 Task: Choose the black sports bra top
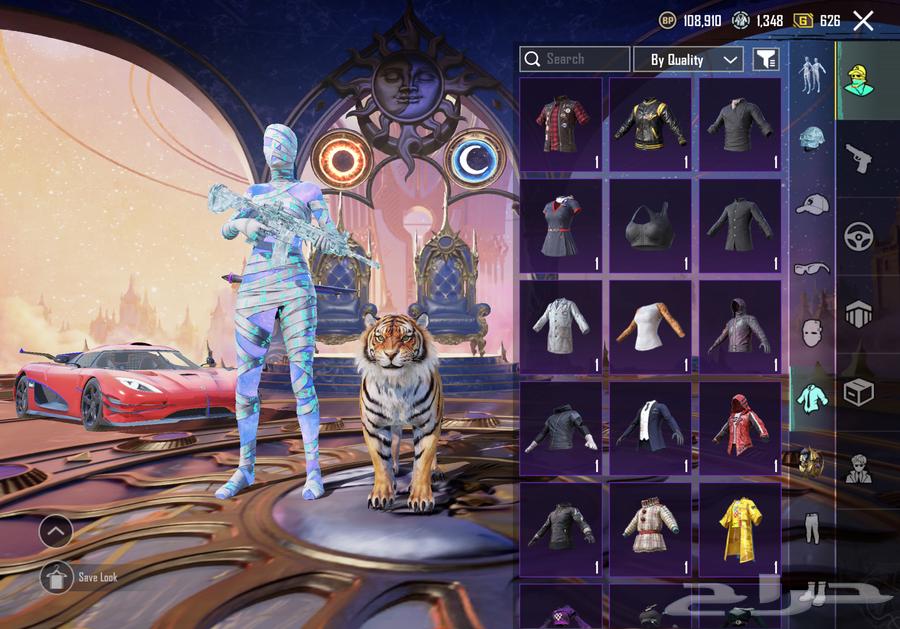(650, 225)
